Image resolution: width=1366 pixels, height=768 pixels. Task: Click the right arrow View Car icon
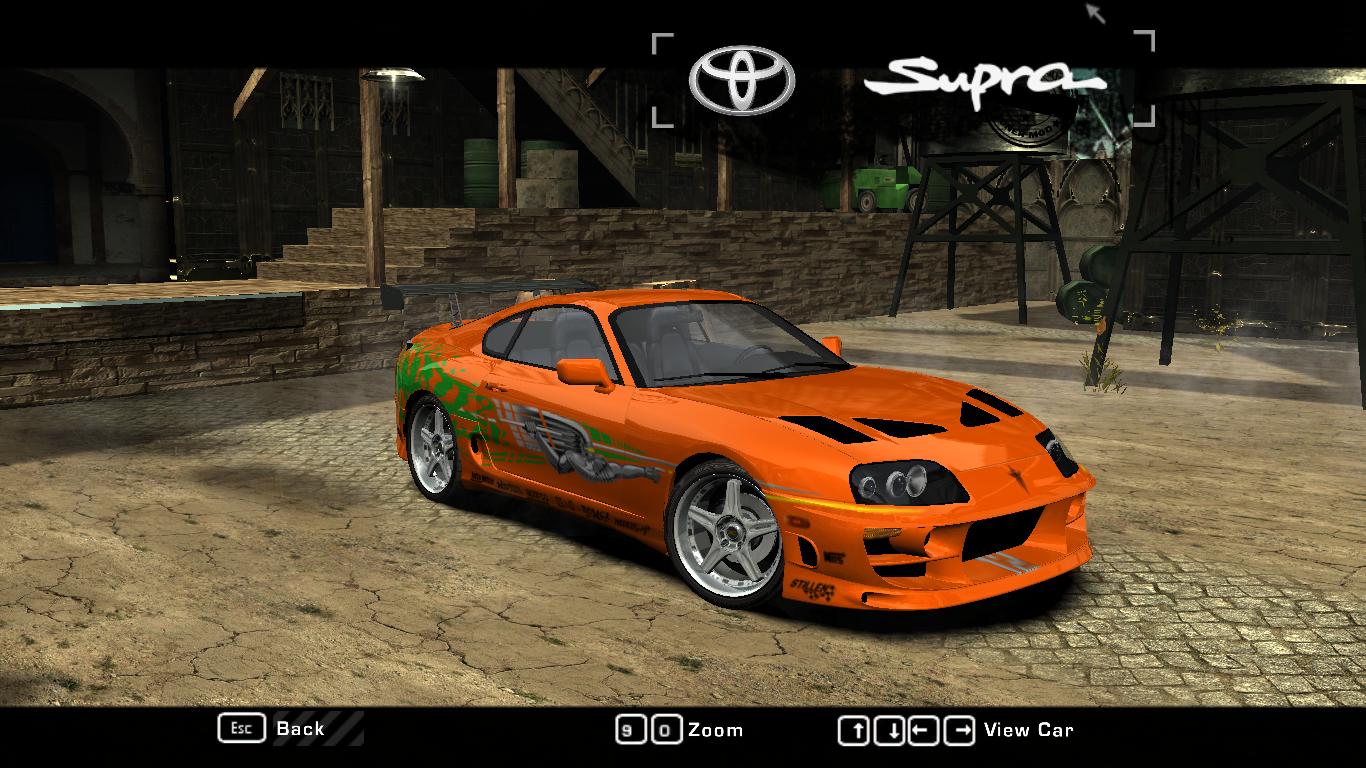click(958, 729)
